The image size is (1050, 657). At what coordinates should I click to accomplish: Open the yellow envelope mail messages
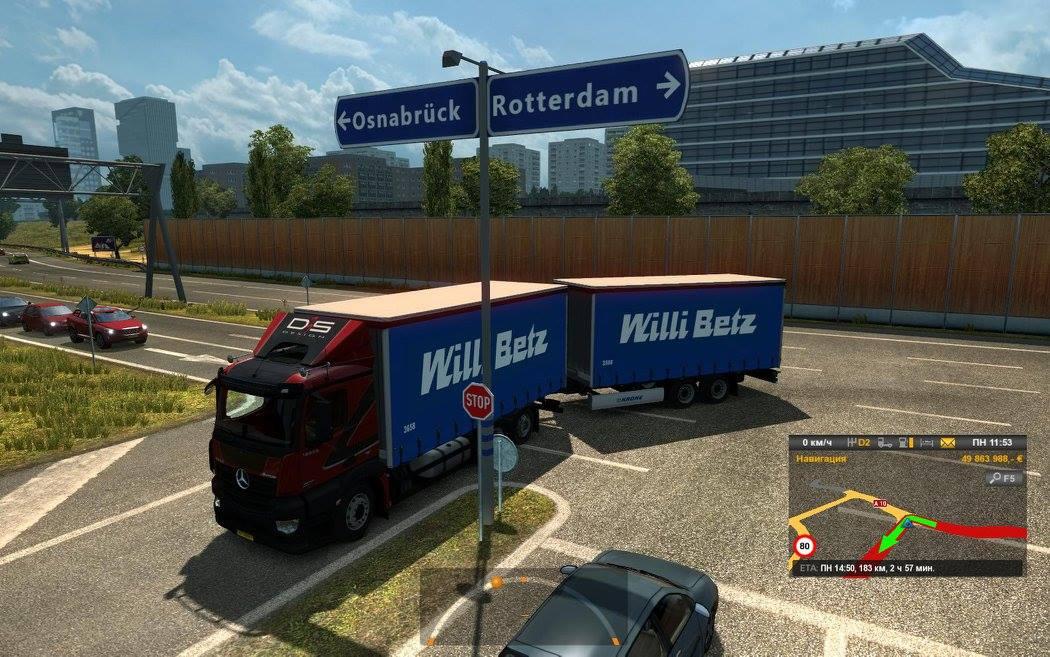point(947,442)
